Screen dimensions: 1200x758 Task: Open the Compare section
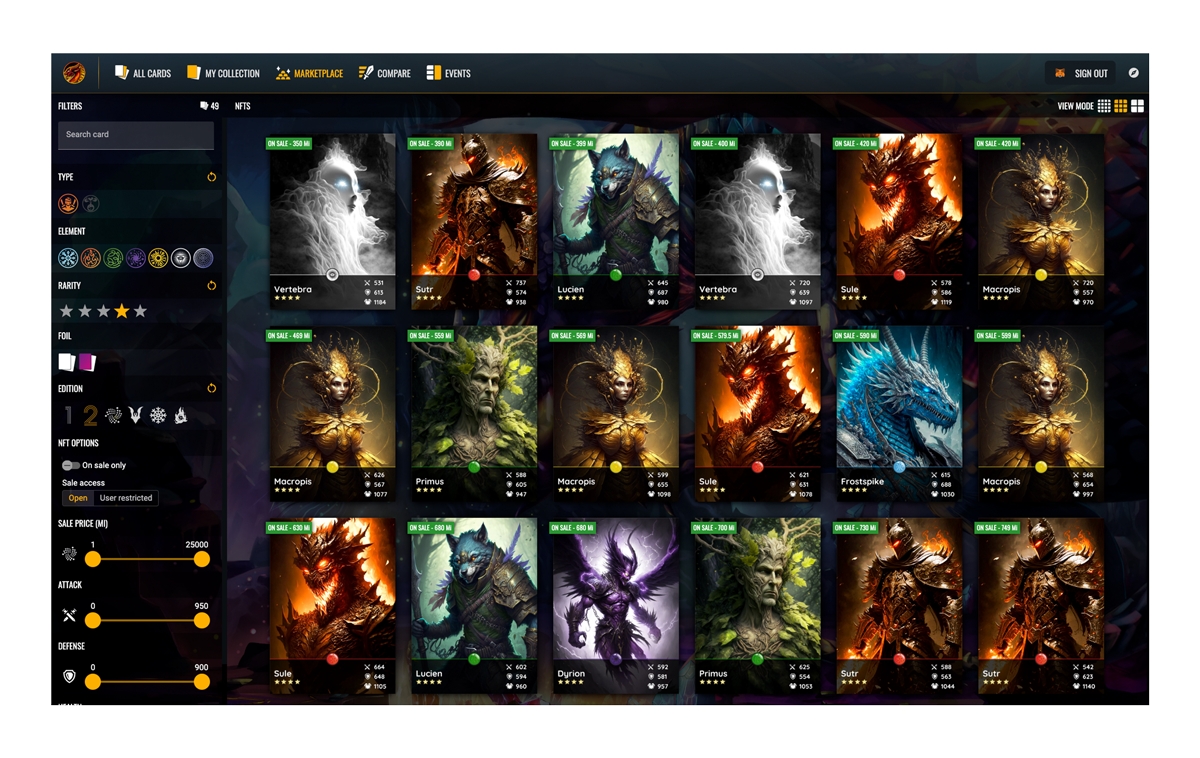(x=384, y=73)
